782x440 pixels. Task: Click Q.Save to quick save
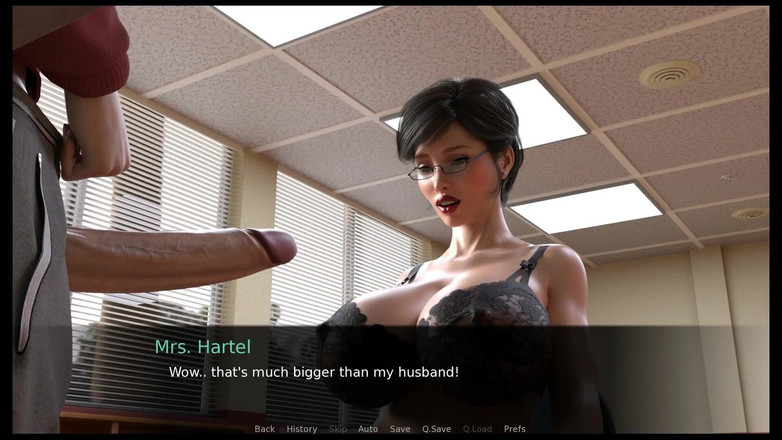click(x=436, y=429)
